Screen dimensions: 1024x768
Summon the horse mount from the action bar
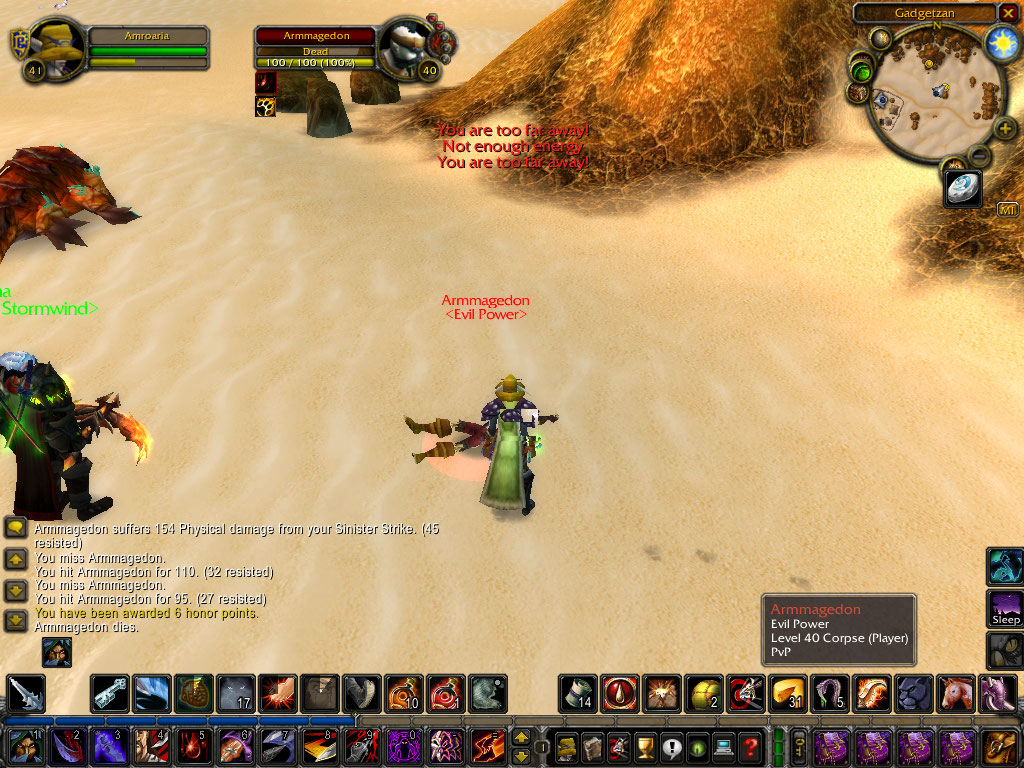pos(957,693)
